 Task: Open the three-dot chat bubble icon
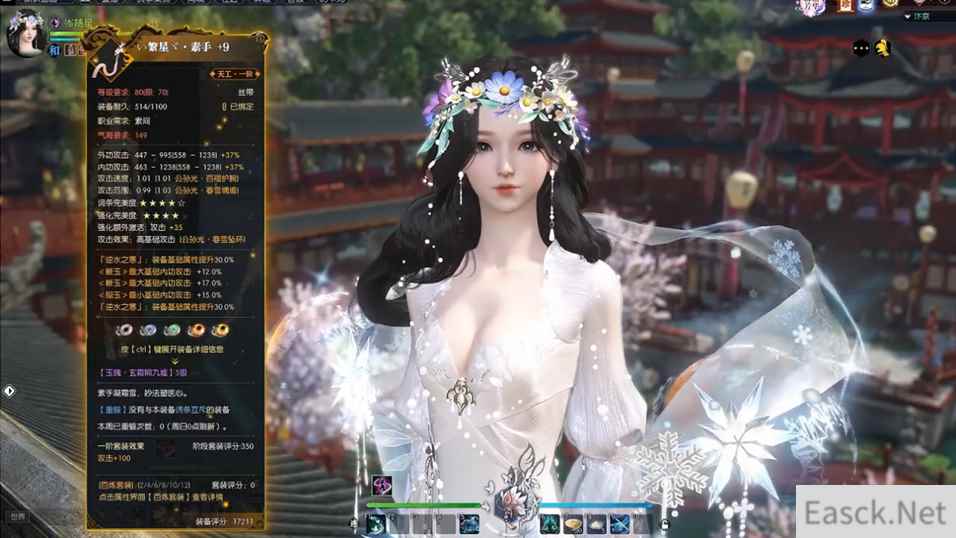pyautogui.click(x=859, y=46)
